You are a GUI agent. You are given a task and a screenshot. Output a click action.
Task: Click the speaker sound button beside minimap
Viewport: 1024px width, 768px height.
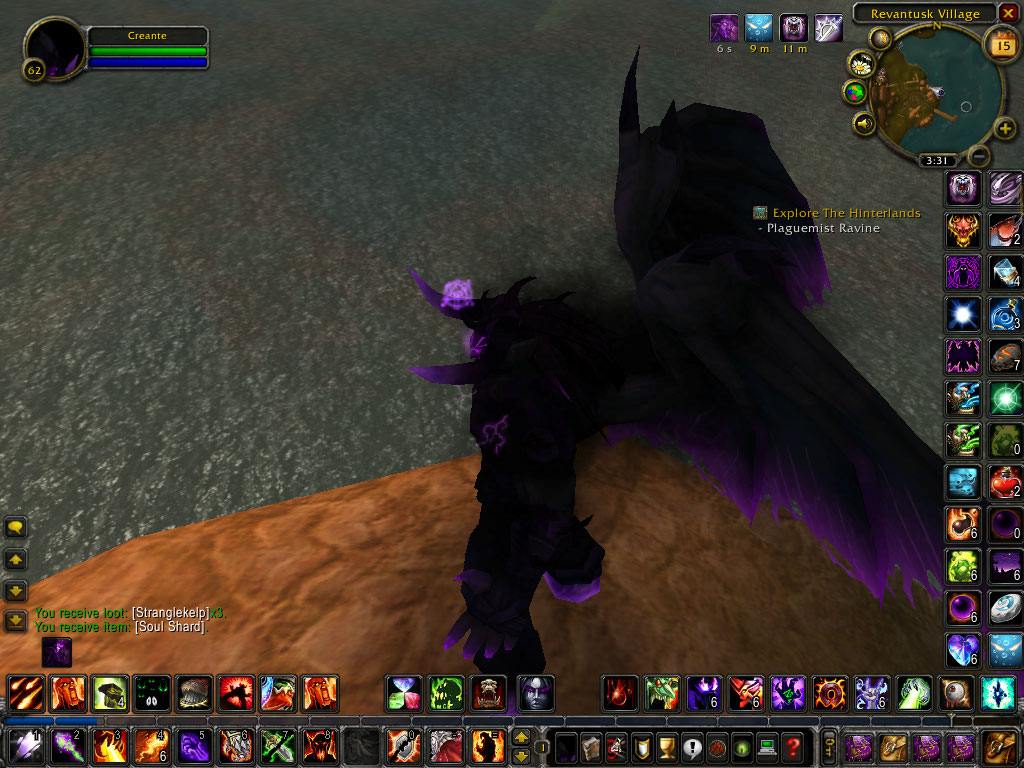pos(864,123)
